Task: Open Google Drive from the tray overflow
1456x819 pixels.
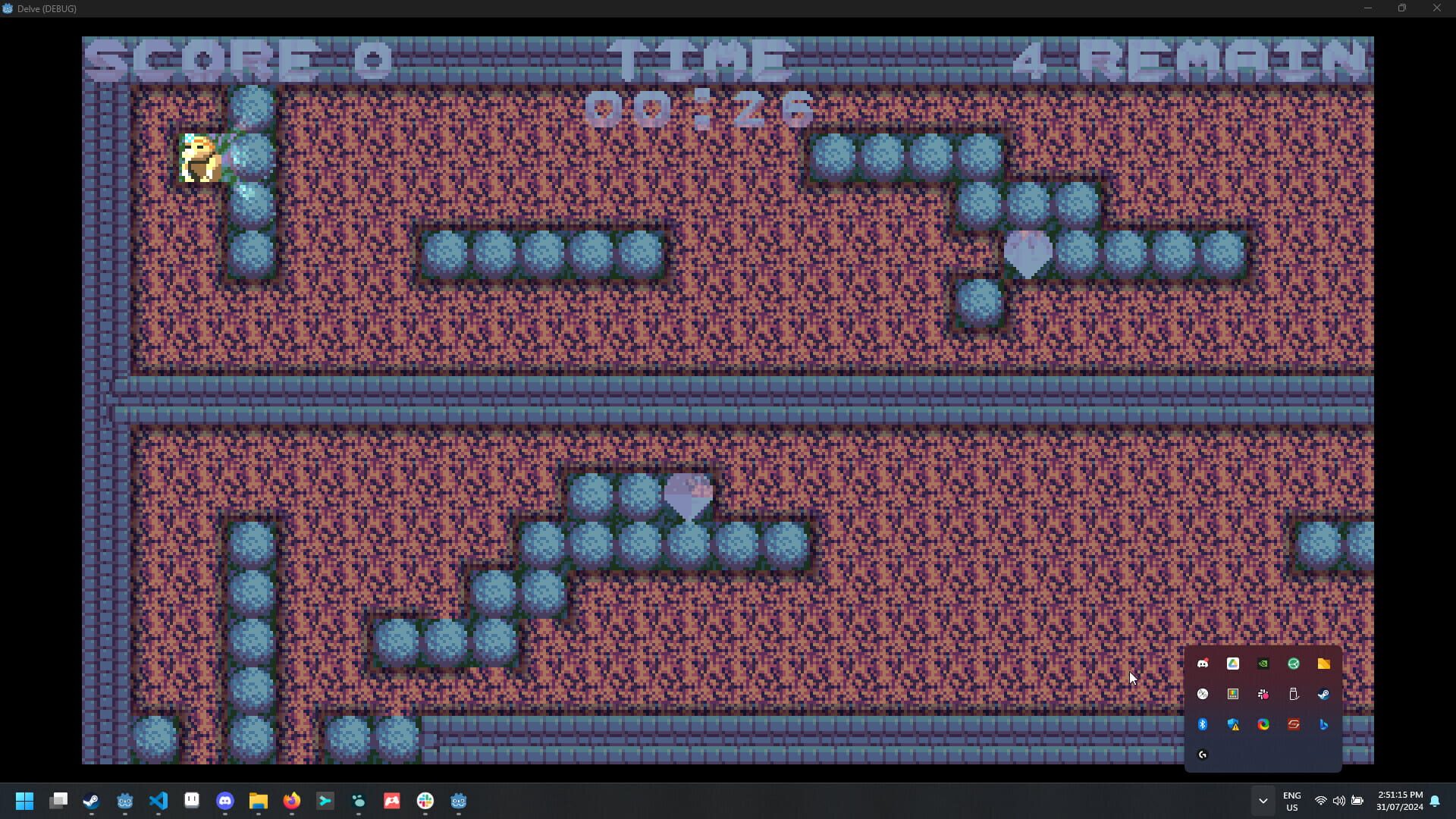Action: pyautogui.click(x=1233, y=664)
